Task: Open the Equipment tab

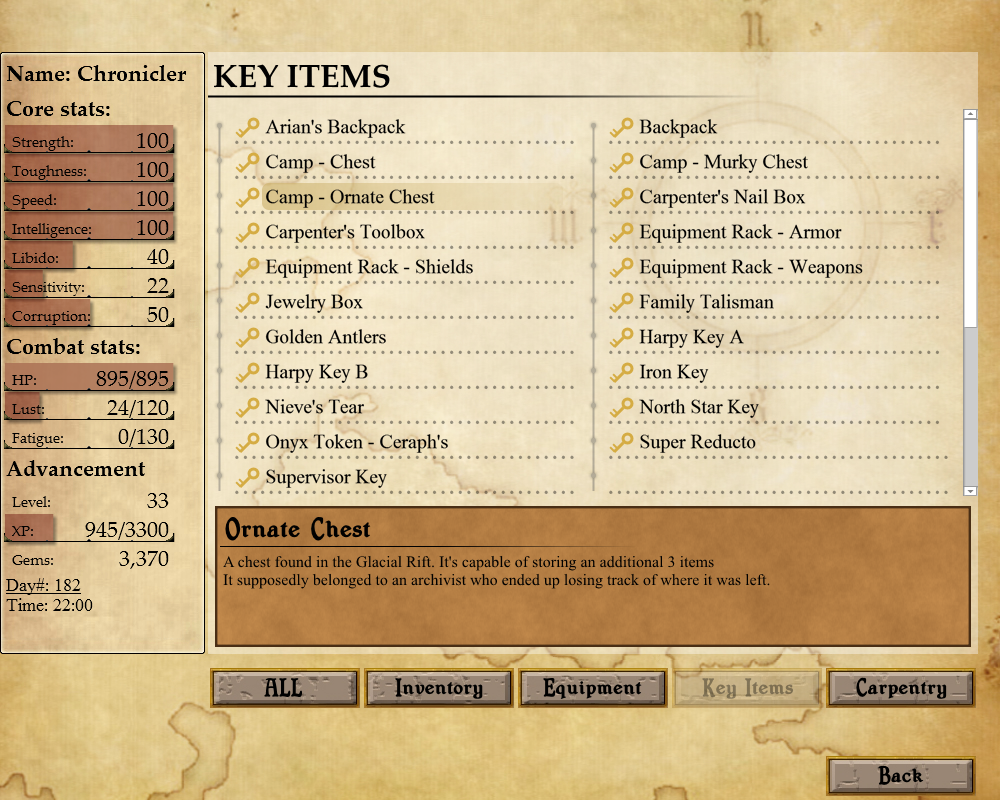Action: coord(593,688)
